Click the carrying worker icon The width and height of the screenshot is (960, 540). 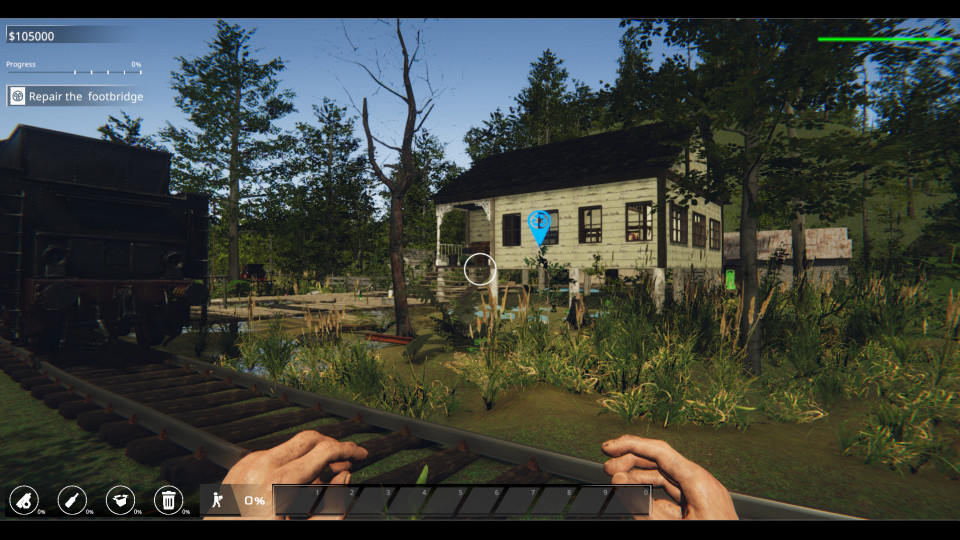click(217, 500)
